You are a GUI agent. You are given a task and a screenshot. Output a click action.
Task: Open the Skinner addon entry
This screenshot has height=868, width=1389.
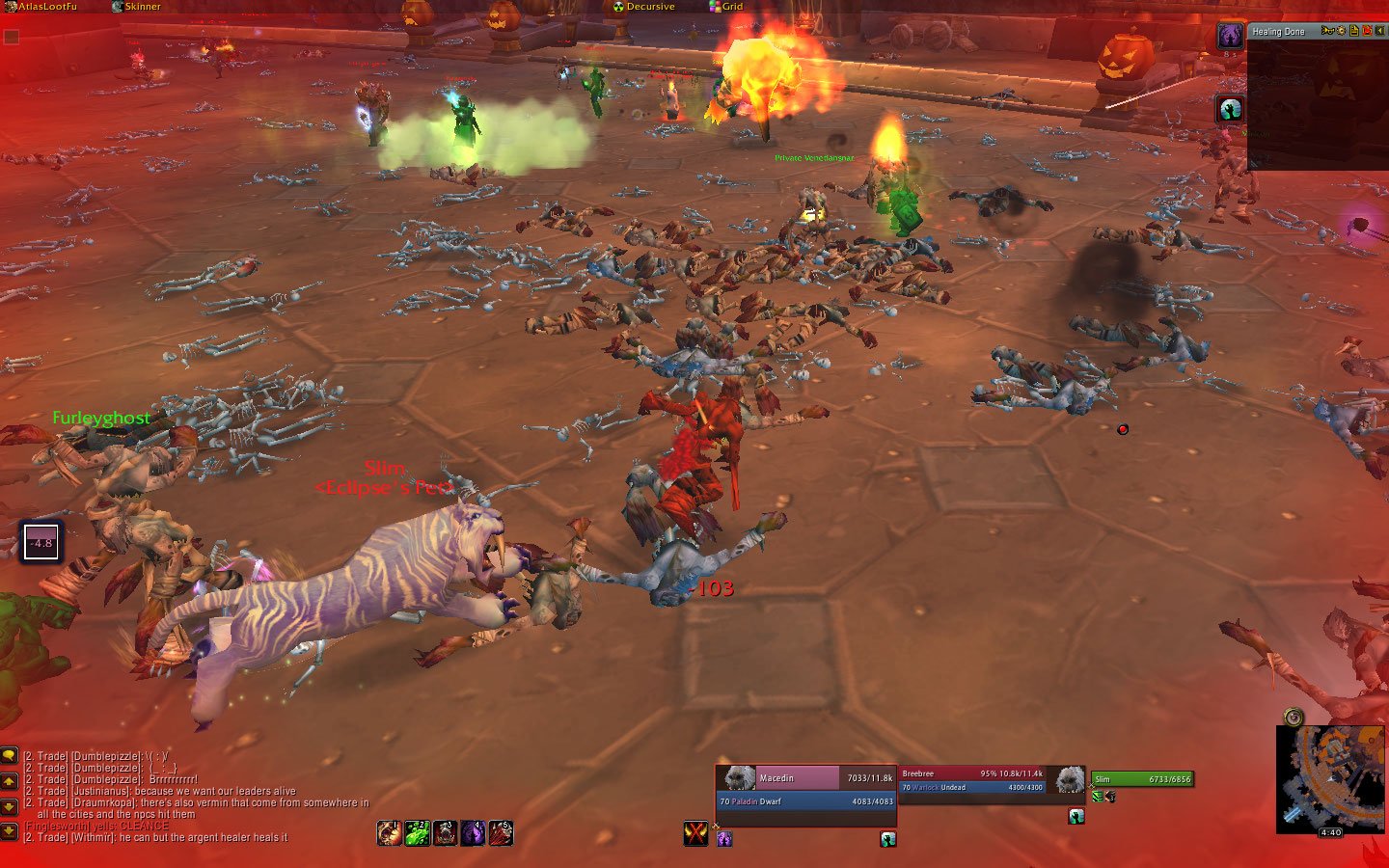[141, 7]
